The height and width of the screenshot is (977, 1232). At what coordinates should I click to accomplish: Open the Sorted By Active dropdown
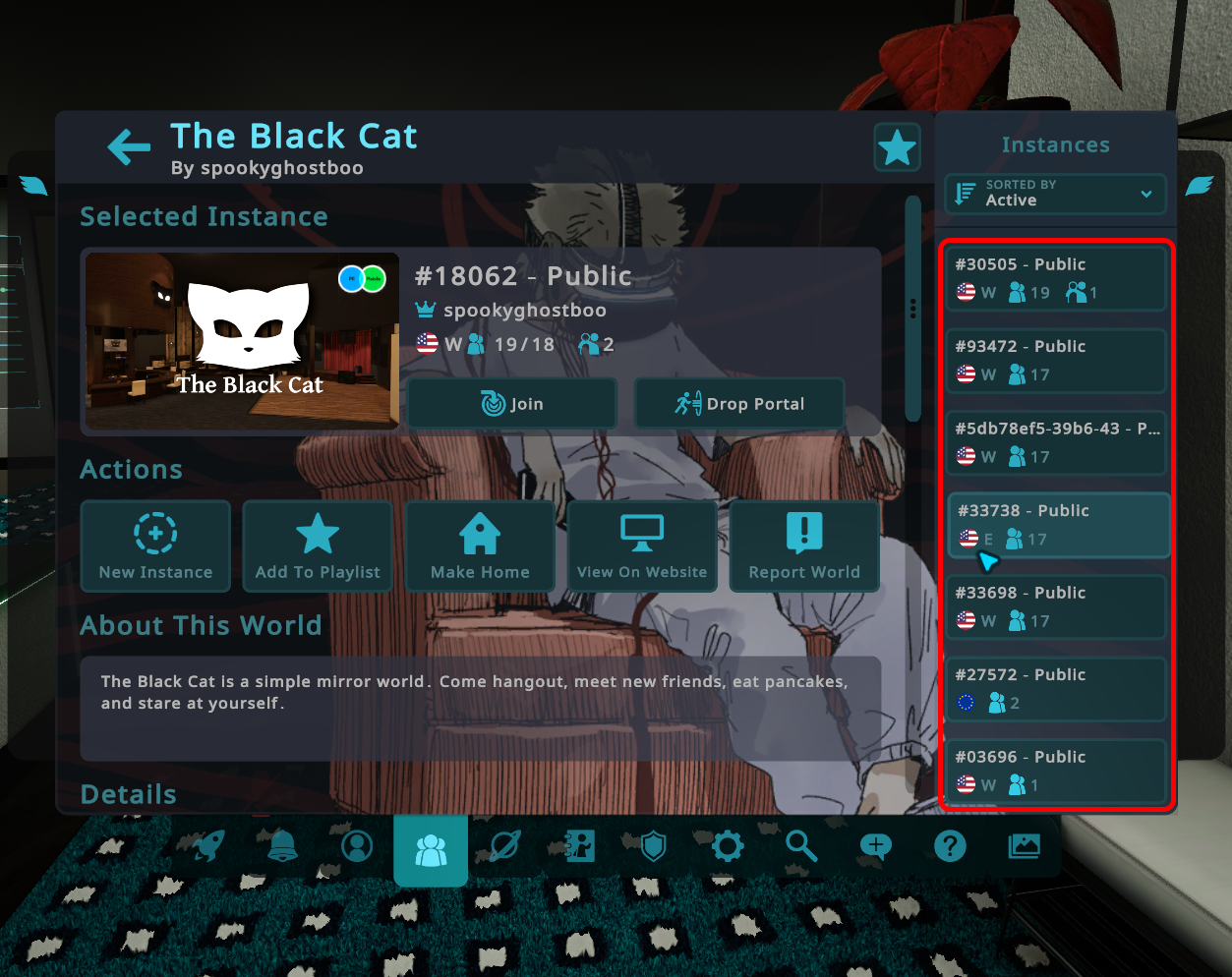[1055, 194]
